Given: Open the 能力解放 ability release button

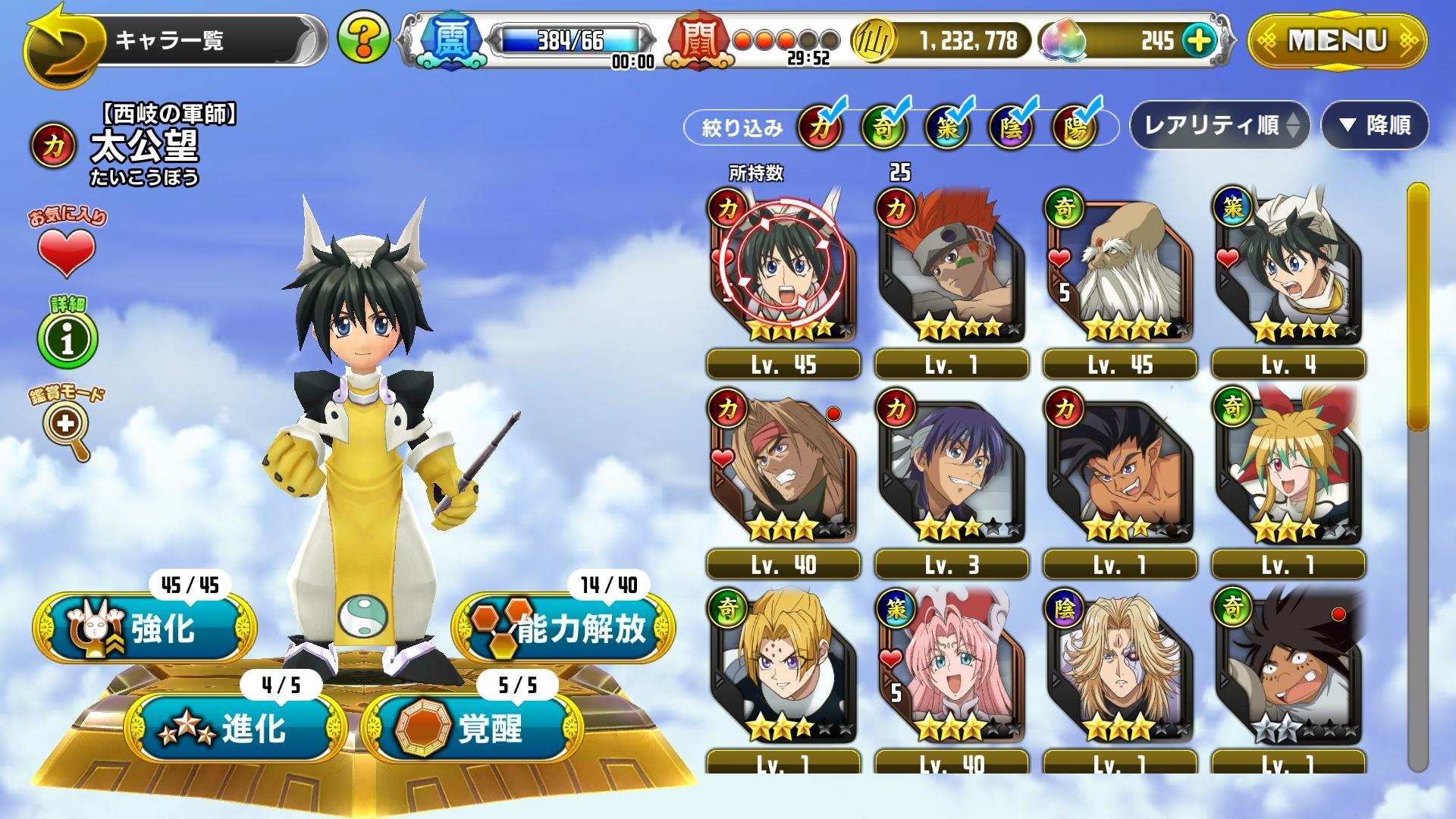Looking at the screenshot, I should pyautogui.click(x=563, y=629).
